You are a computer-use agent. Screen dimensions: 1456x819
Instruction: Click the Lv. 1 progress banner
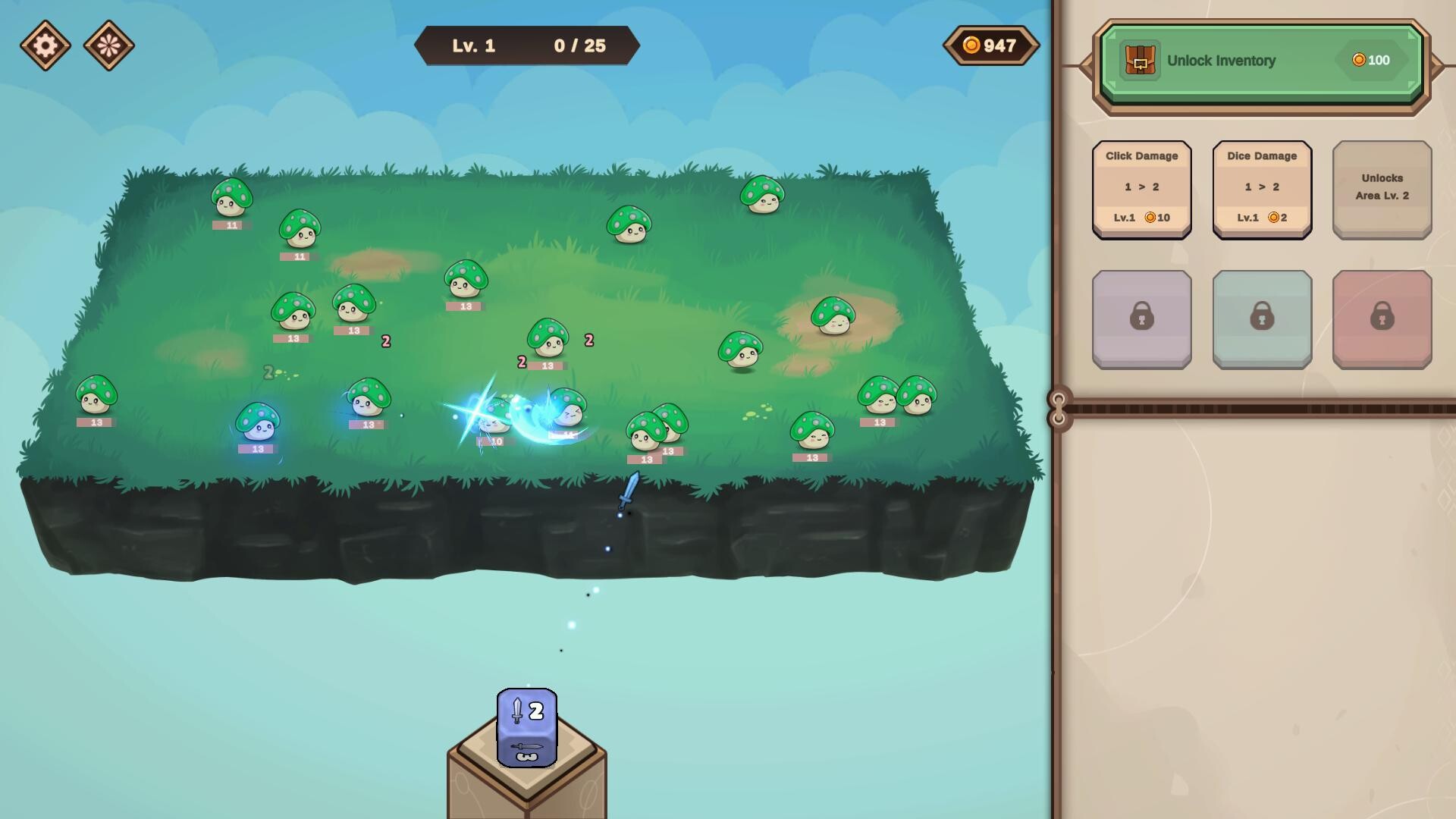pyautogui.click(x=527, y=45)
